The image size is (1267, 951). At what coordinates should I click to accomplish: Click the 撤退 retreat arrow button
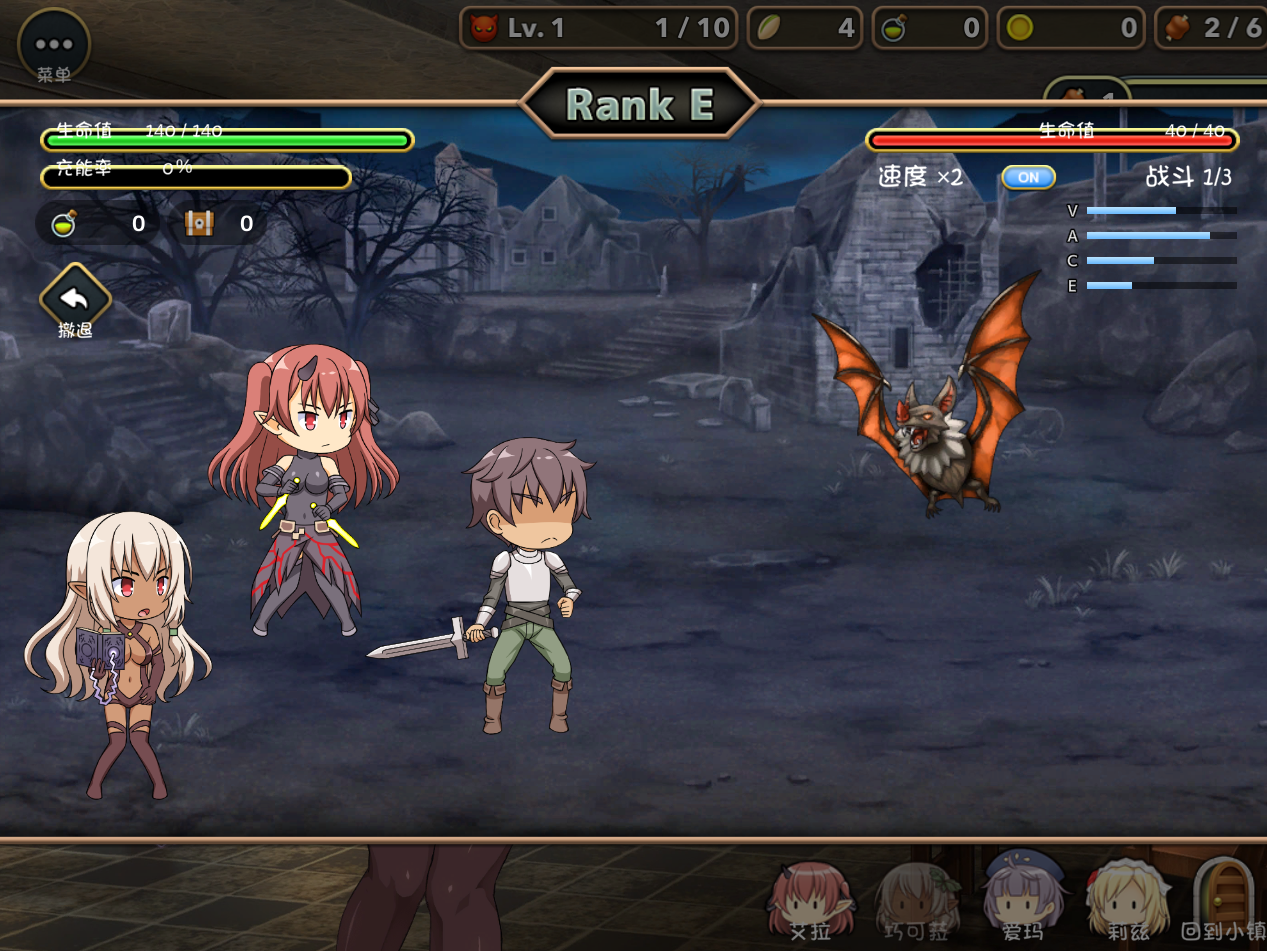[75, 298]
